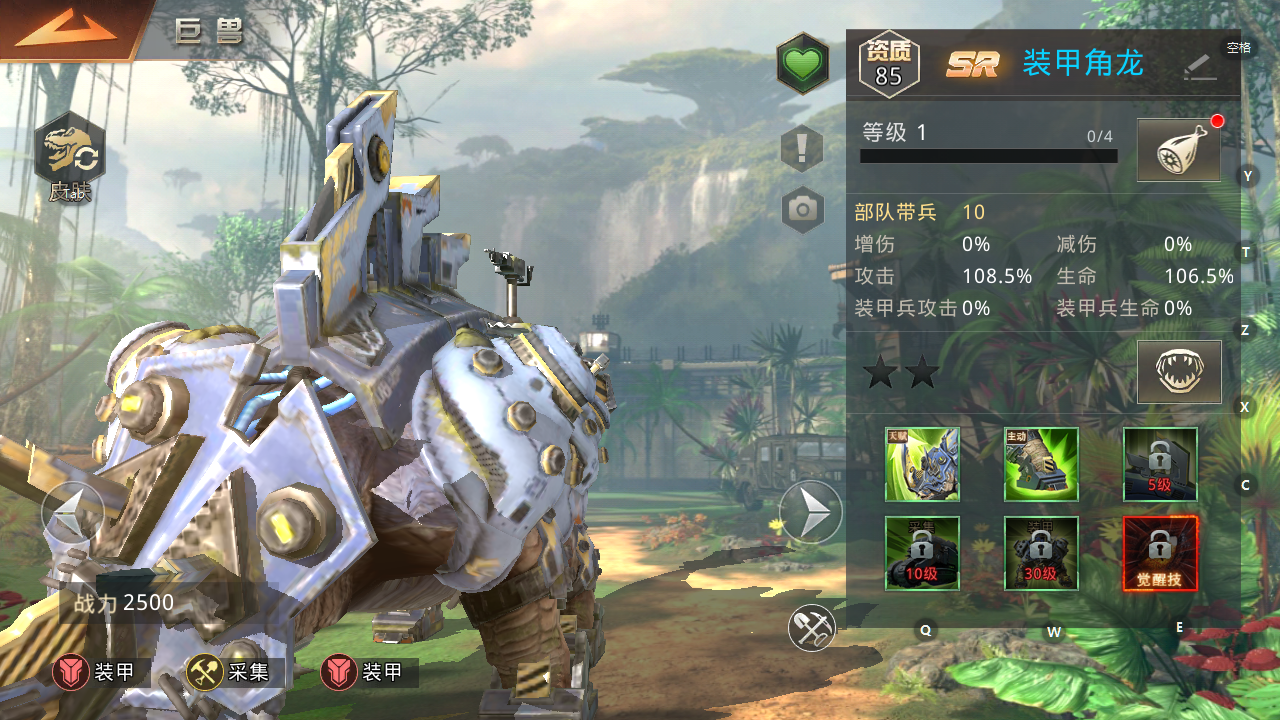
Task: Select the 主动 active skill icon
Action: (x=1041, y=464)
